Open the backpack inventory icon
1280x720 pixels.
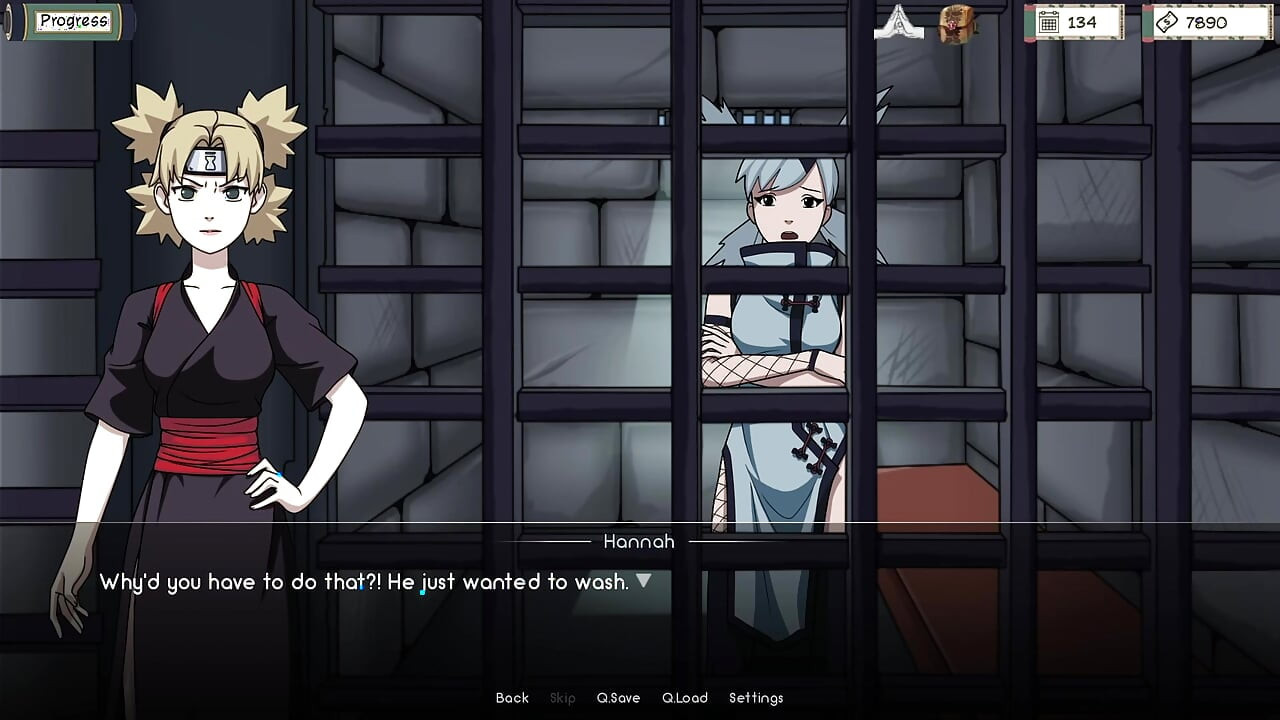(957, 23)
